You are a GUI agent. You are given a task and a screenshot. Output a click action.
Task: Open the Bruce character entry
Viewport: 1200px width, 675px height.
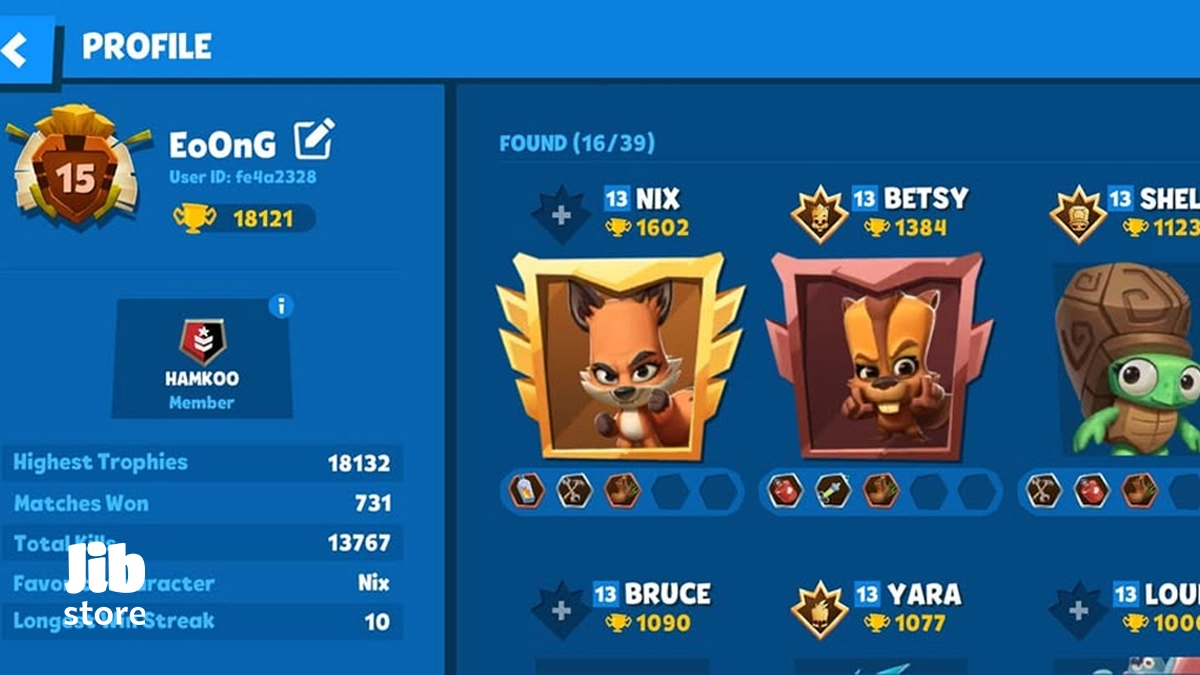click(x=668, y=594)
